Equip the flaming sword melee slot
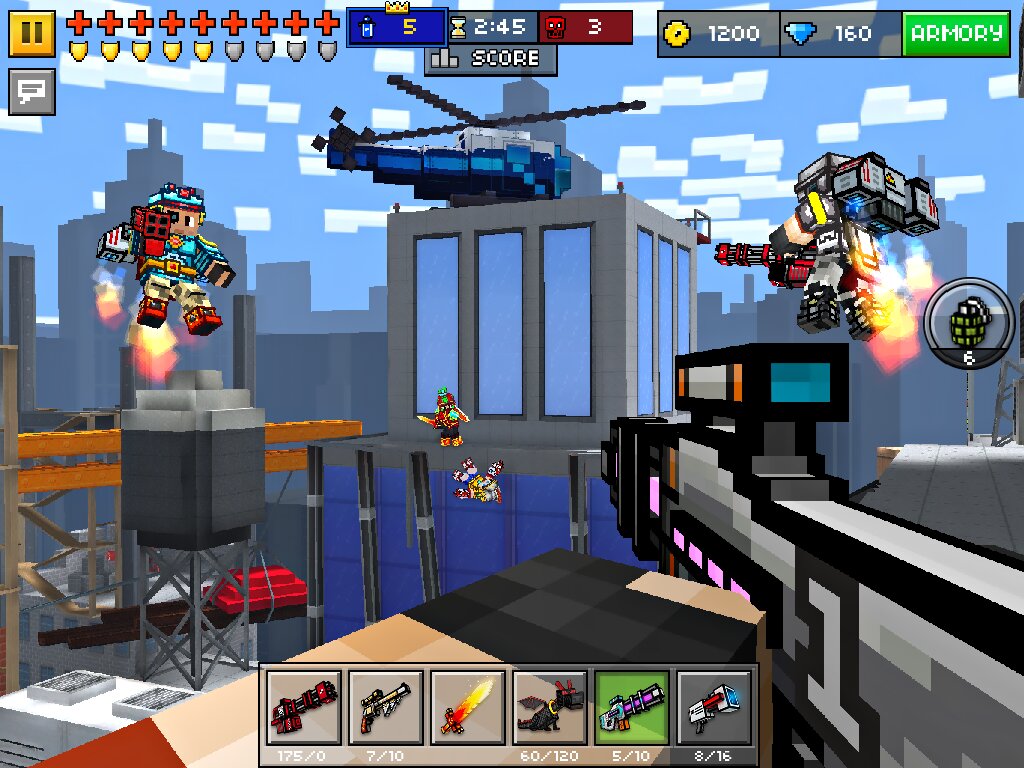1024x768 pixels. (467, 709)
